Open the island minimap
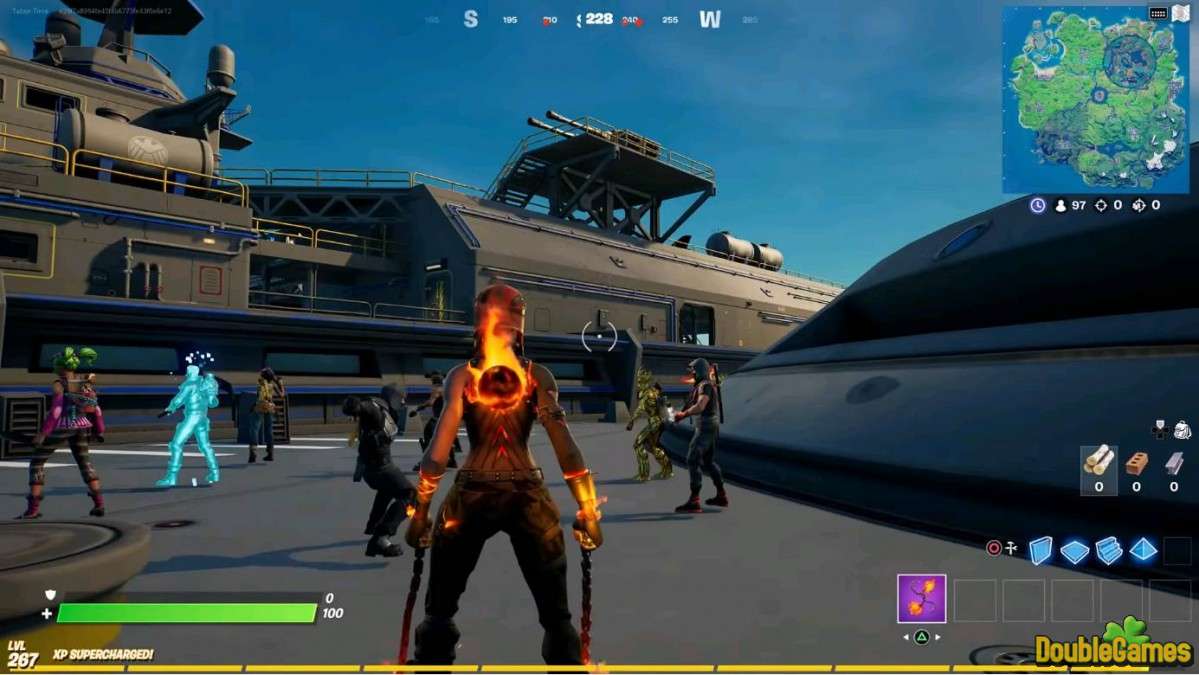Screen dimensions: 1199x675 1097,99
